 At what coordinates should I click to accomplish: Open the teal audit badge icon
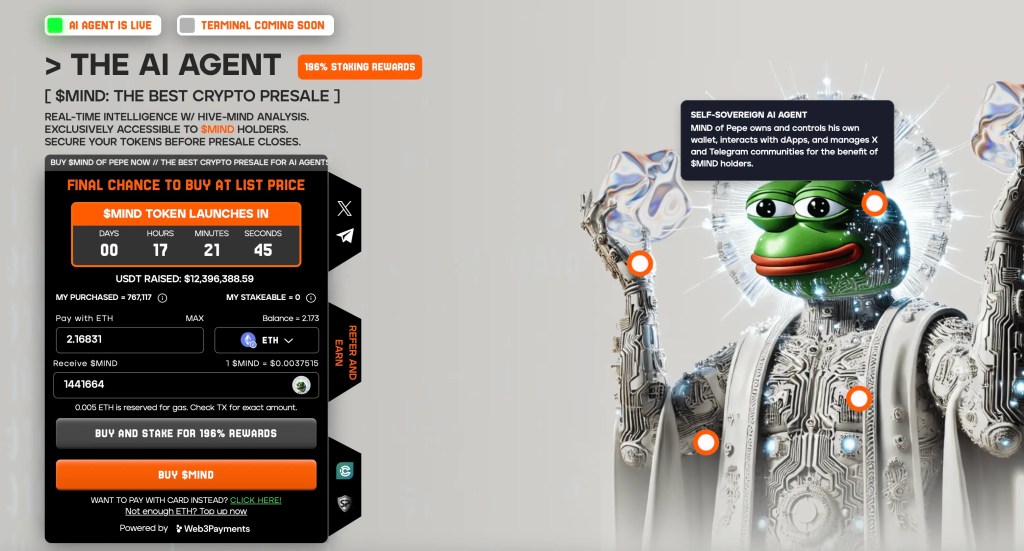pos(344,470)
